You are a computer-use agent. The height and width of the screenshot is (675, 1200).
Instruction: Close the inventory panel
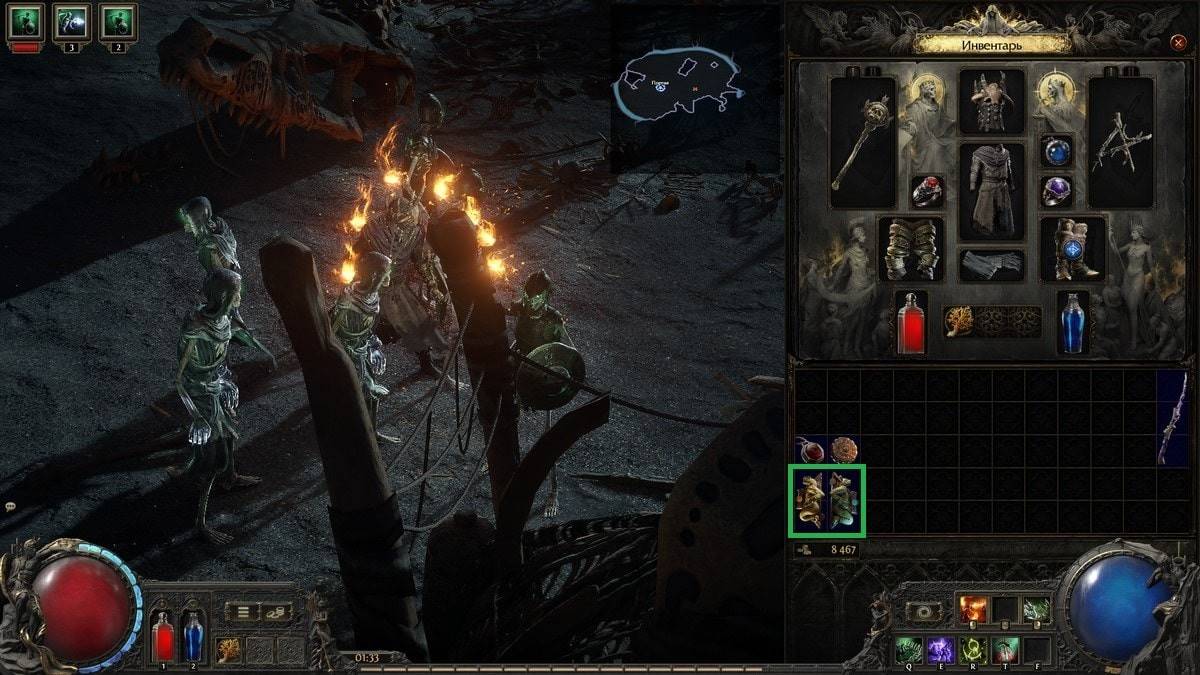pos(1177,43)
